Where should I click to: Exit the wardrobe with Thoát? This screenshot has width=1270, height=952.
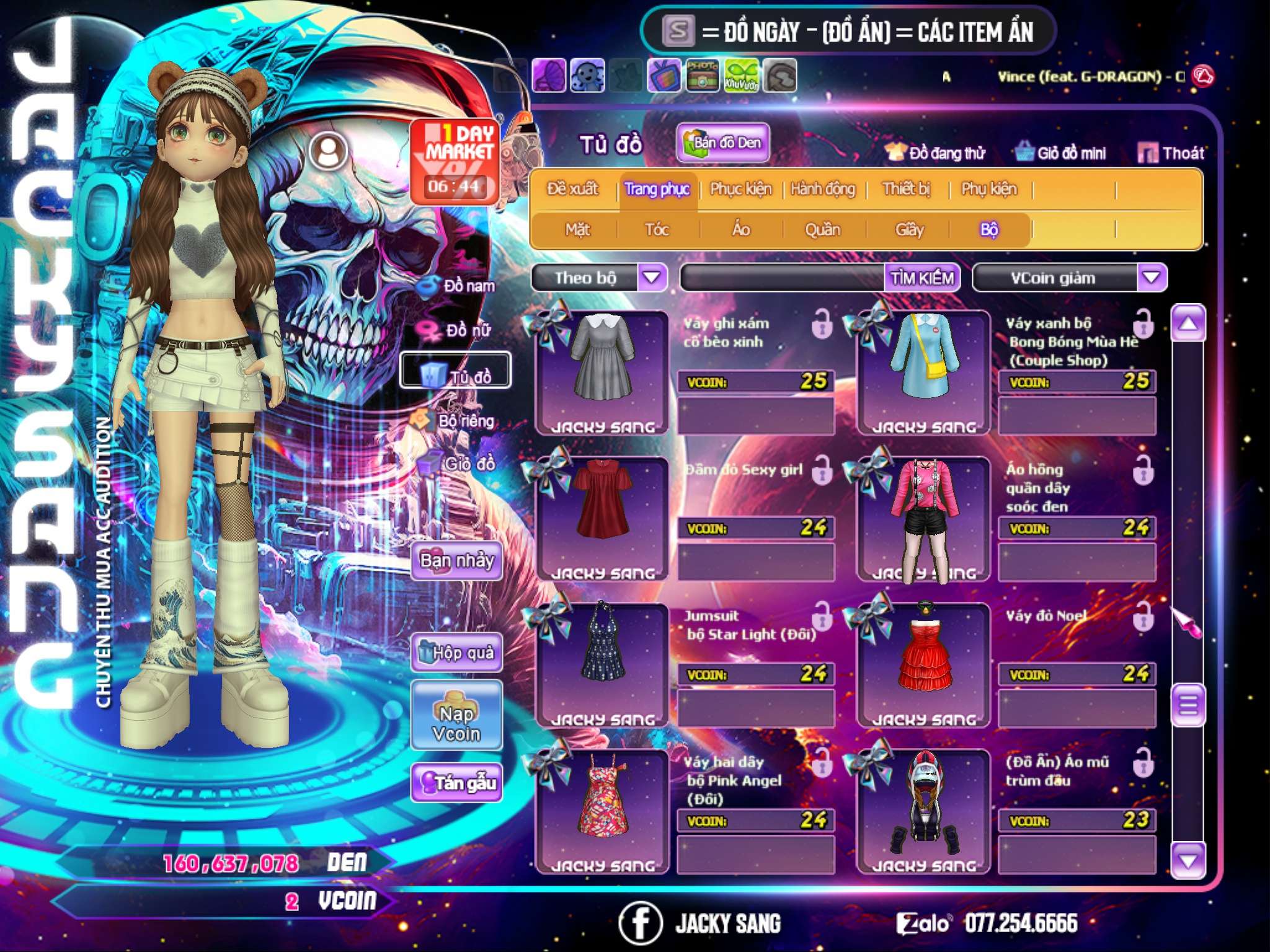1171,153
